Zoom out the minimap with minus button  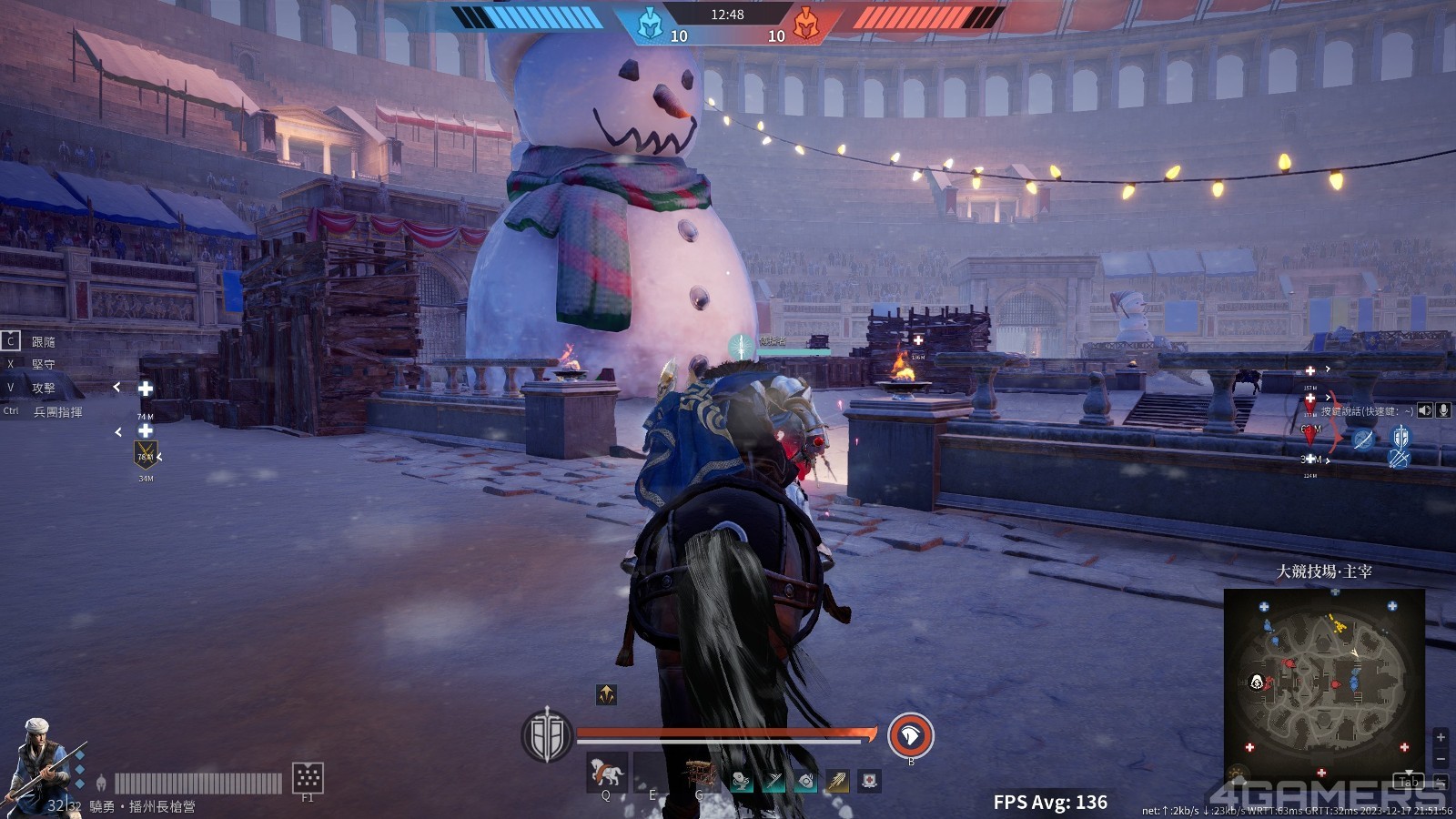1441,759
